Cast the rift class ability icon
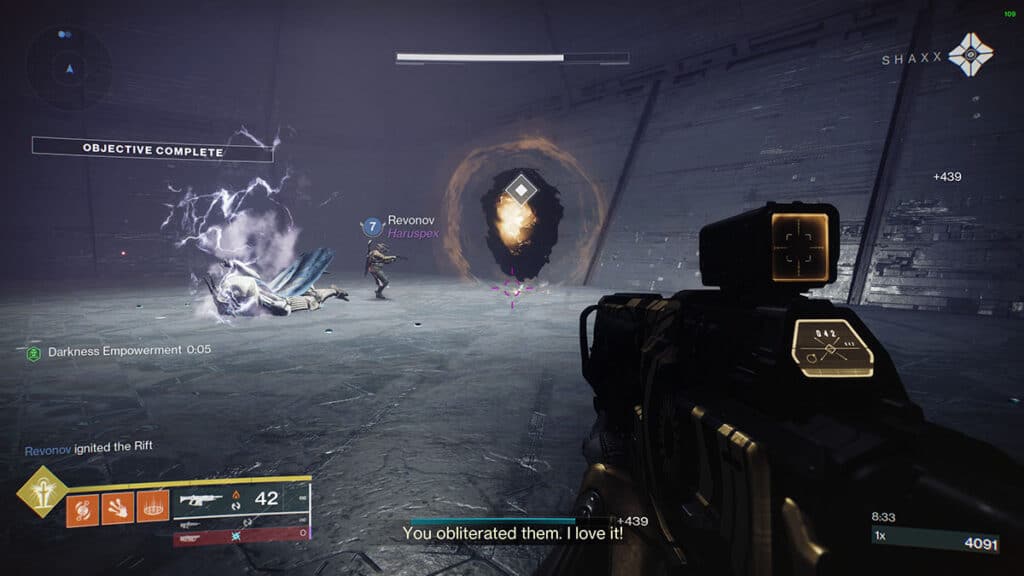The width and height of the screenshot is (1024, 576). [x=152, y=508]
